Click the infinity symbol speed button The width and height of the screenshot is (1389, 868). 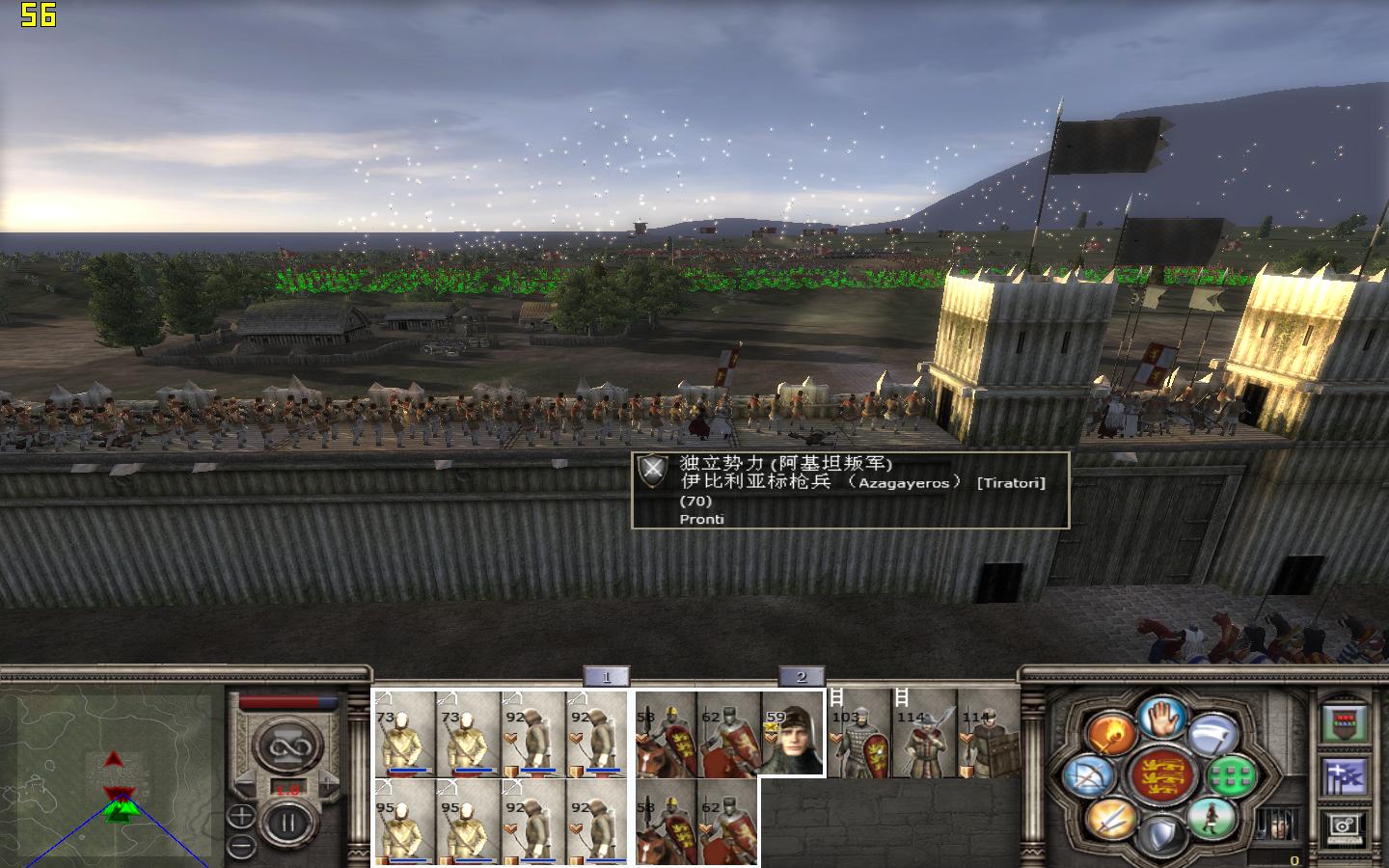(x=286, y=747)
